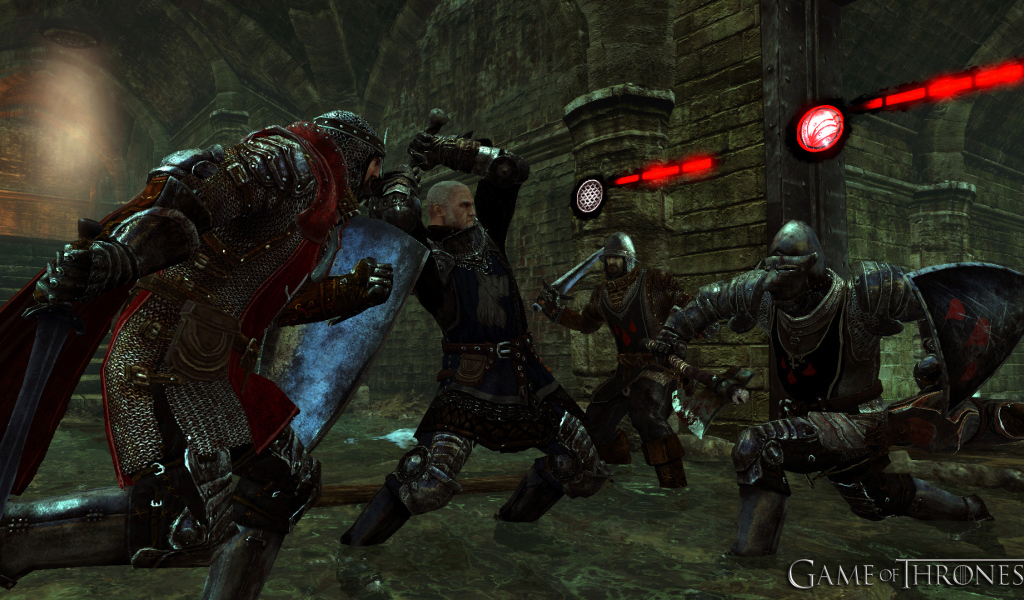Select the red glowing enemy armor icon
Screen dimensions: 1024x600
(820, 129)
